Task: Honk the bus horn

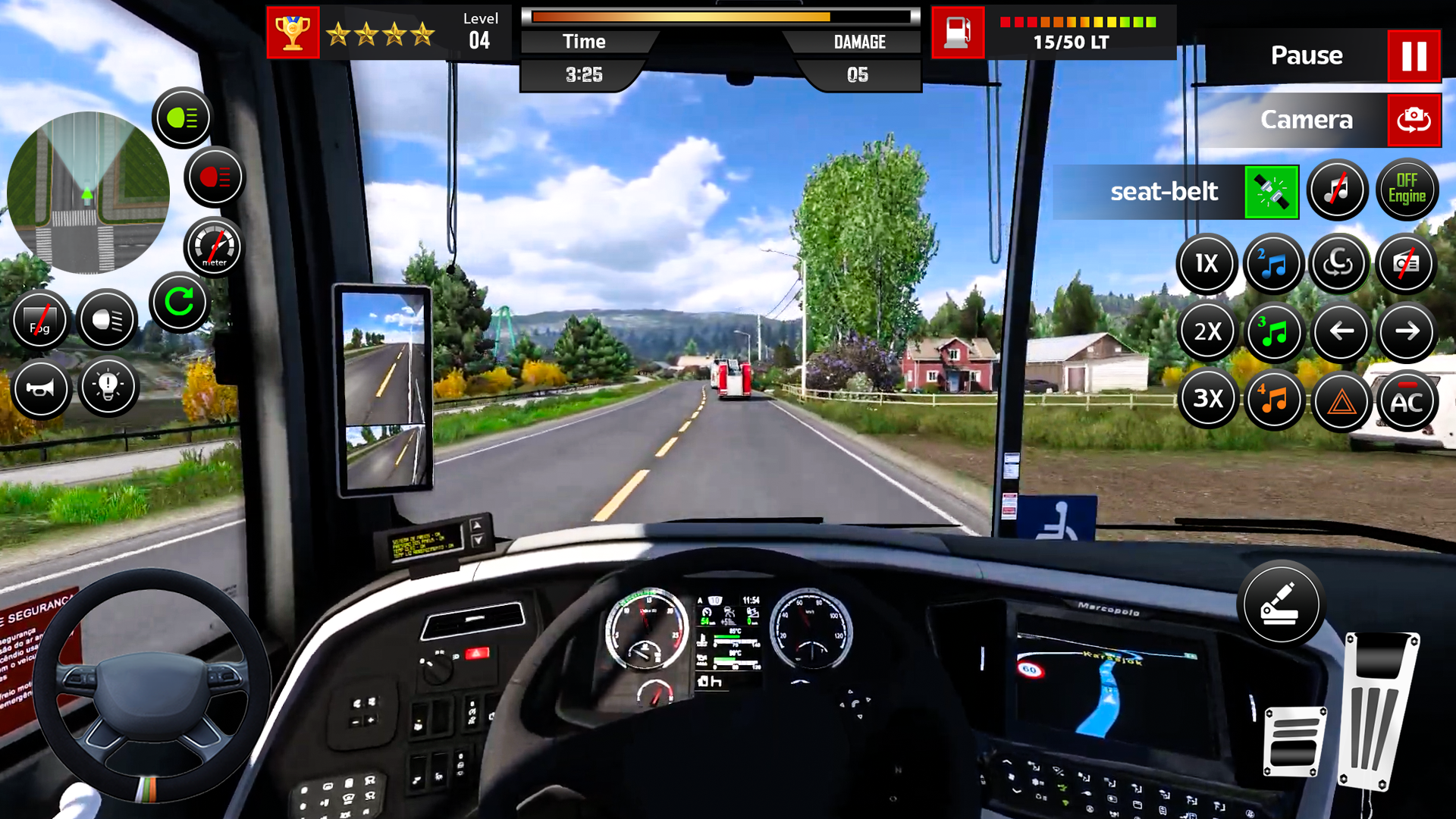Action: [41, 389]
